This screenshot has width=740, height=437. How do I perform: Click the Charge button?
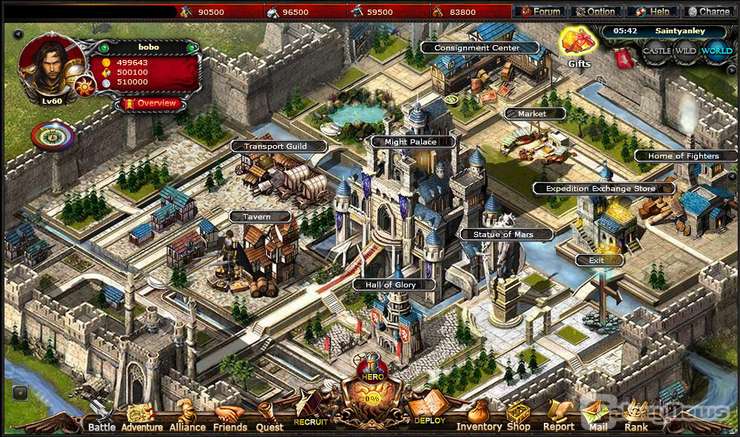[x=708, y=11]
